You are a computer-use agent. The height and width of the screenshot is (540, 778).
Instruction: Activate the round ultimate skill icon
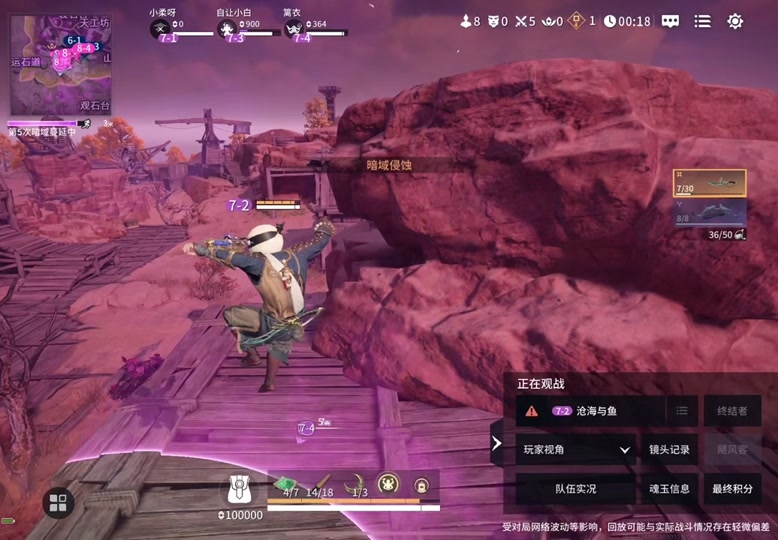click(x=387, y=484)
